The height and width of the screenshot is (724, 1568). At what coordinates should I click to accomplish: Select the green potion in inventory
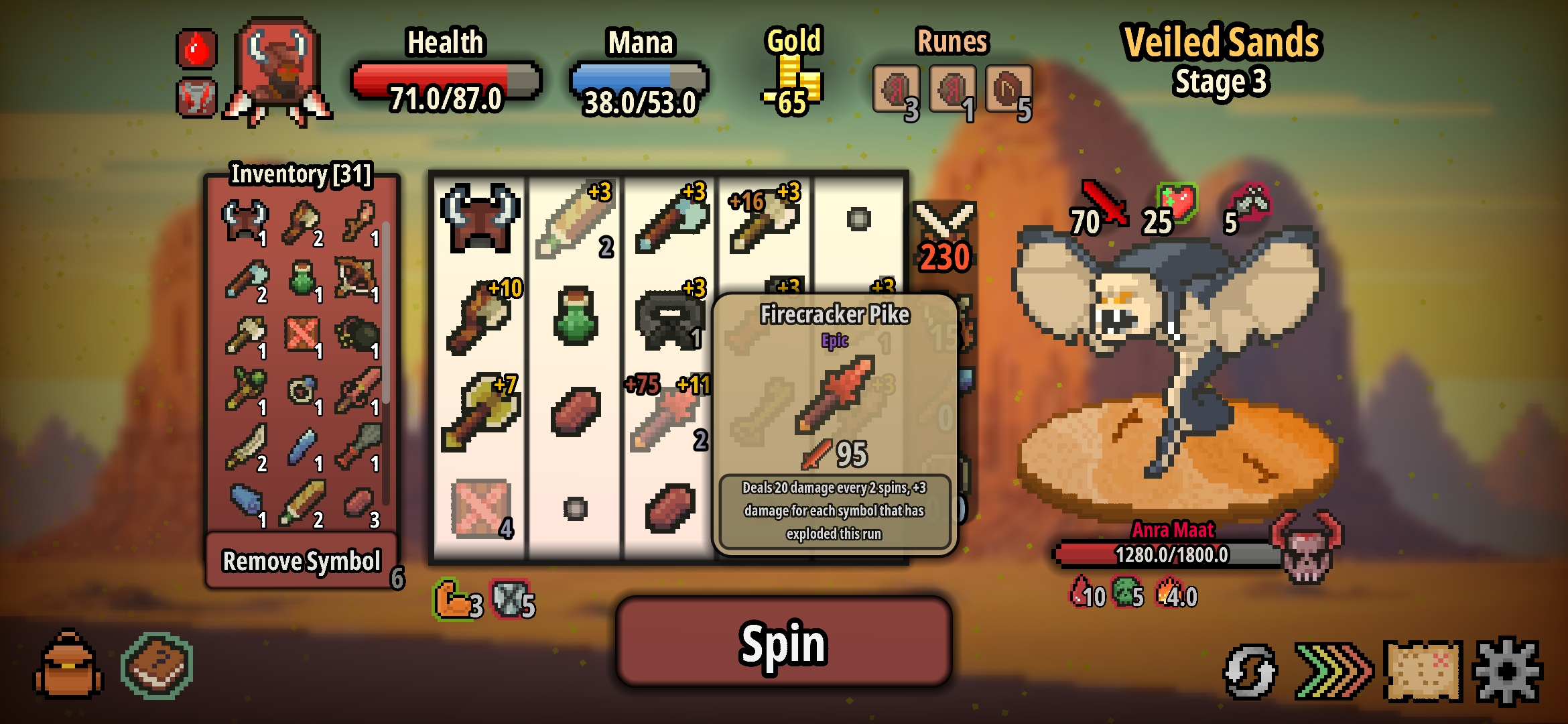pos(302,278)
